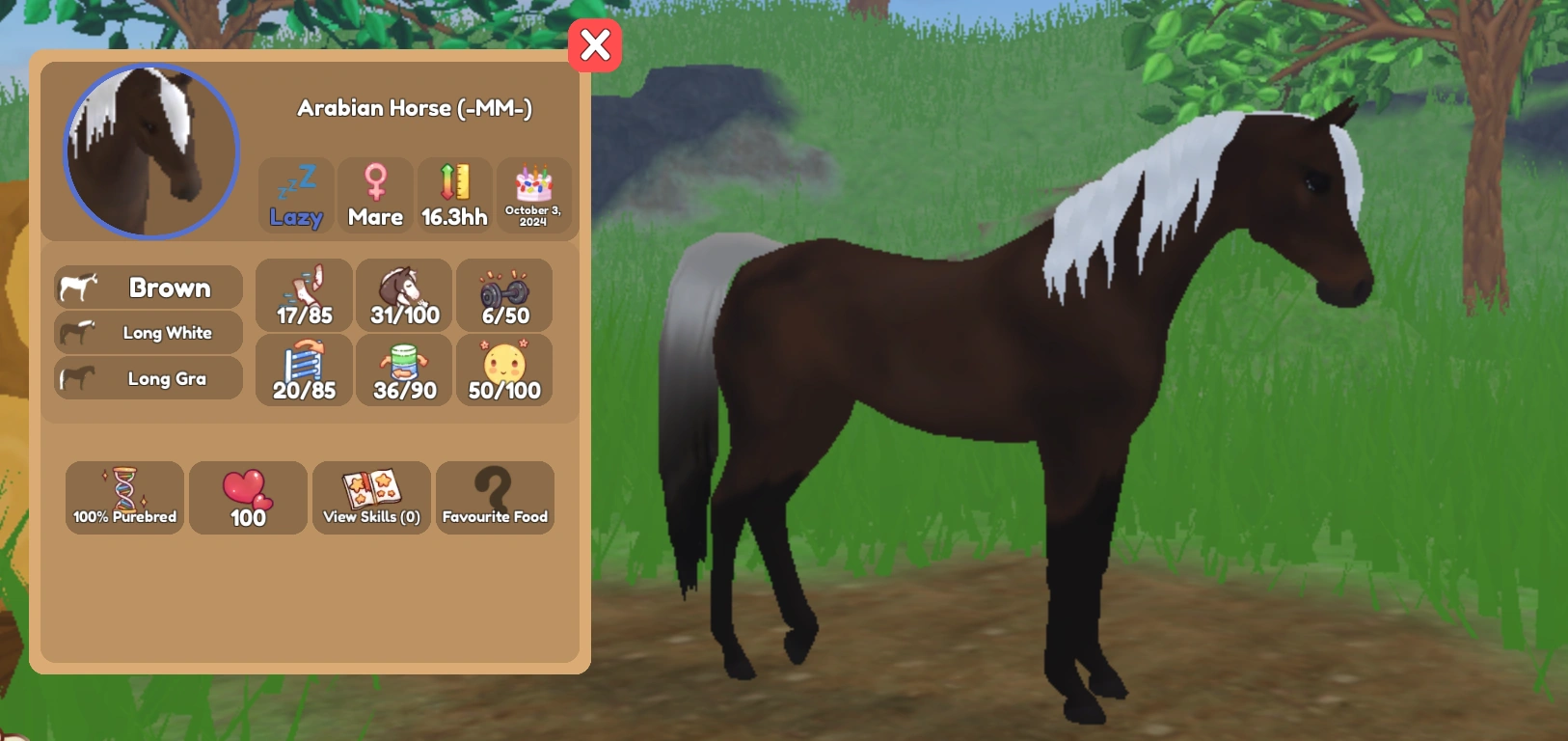Check the horse's speed stat (17/85)
1568x741 pixels.
coord(303,295)
